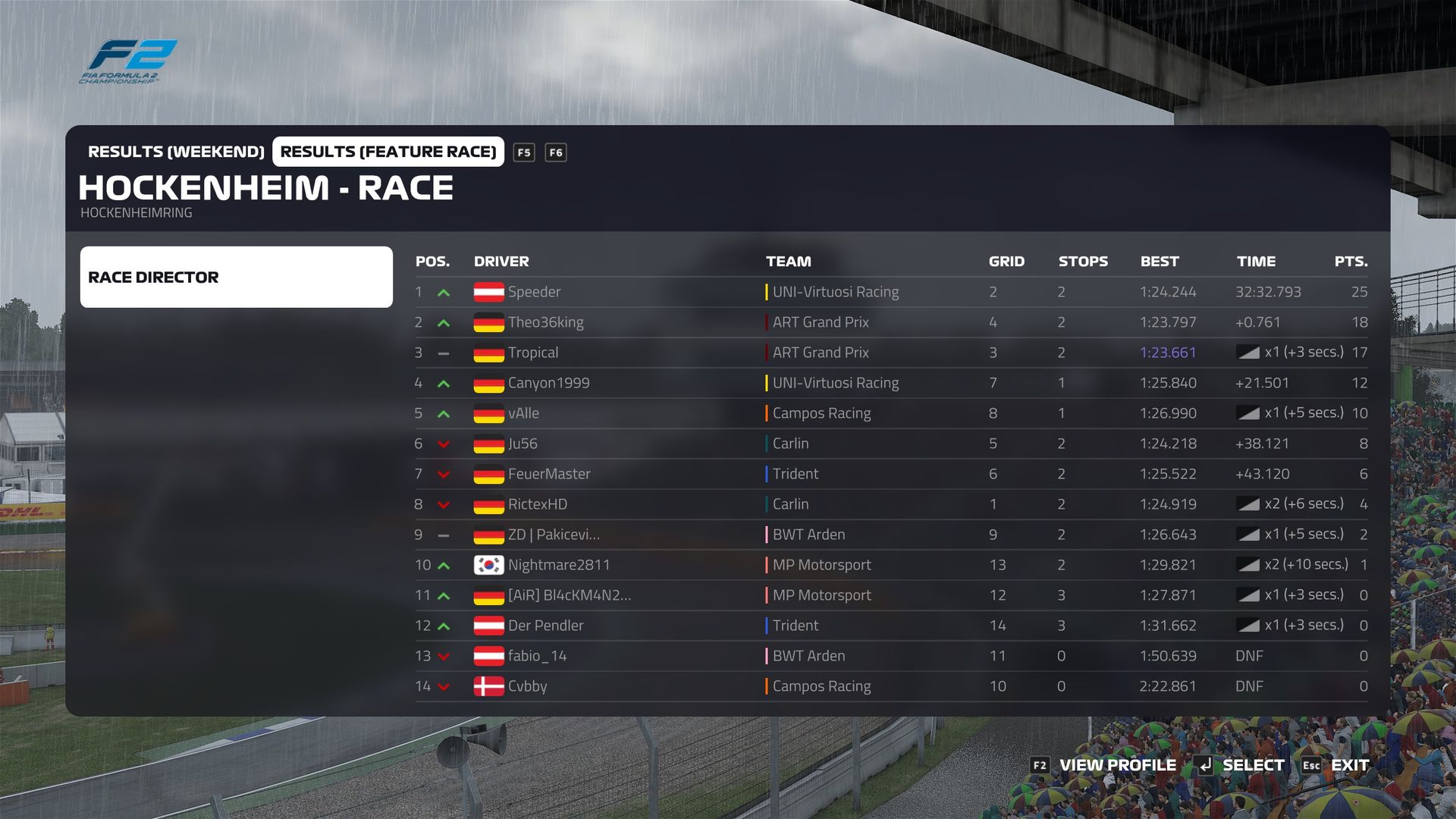Switch to the Results (Weekend) tab
The width and height of the screenshot is (1456, 819).
[176, 152]
